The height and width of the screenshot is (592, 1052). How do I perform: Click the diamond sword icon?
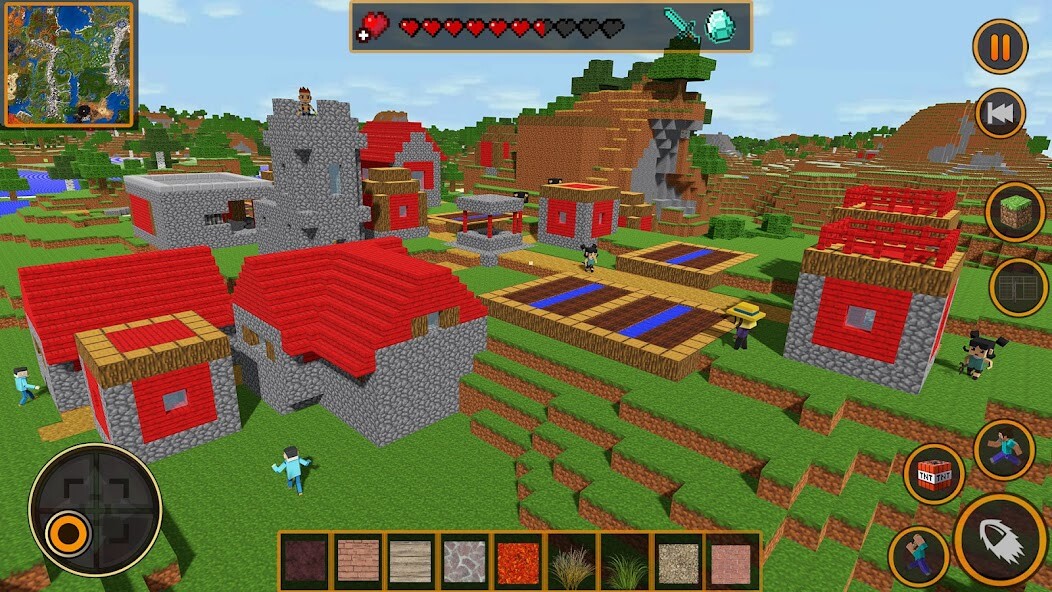pos(681,26)
